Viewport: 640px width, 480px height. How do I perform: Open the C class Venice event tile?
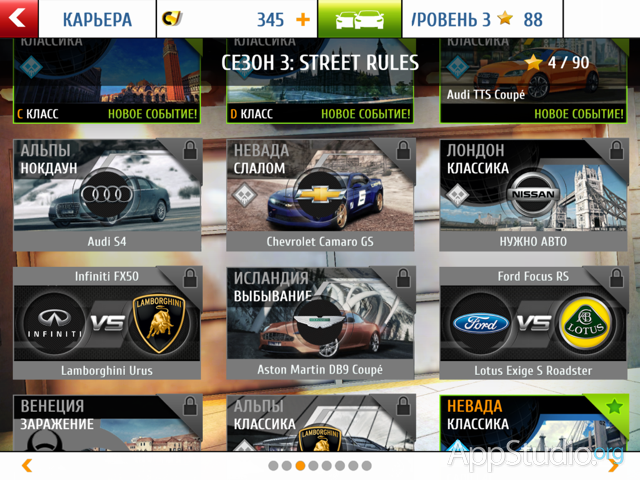pyautogui.click(x=107, y=82)
